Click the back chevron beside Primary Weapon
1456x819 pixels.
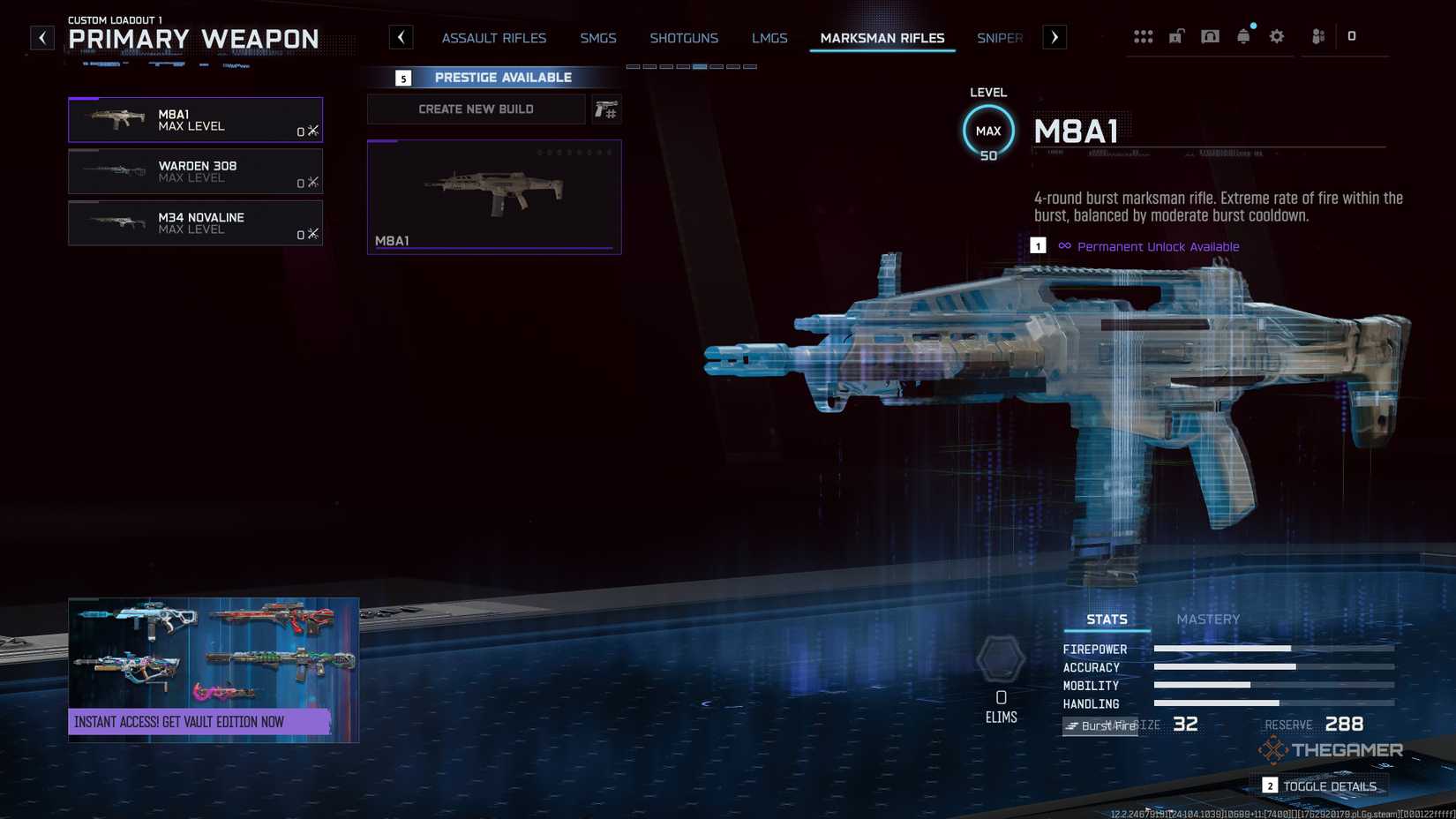pyautogui.click(x=41, y=36)
